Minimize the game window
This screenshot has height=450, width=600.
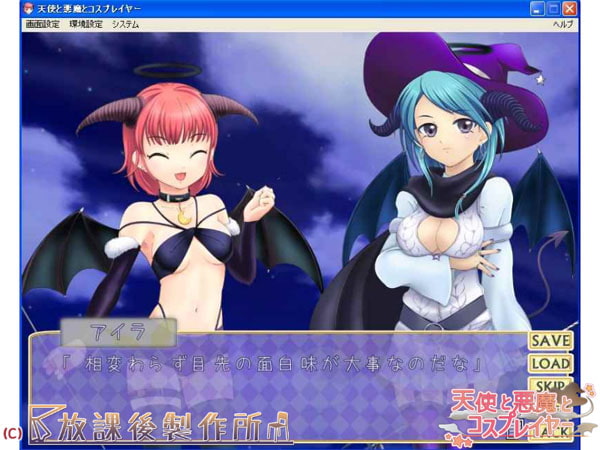point(537,8)
